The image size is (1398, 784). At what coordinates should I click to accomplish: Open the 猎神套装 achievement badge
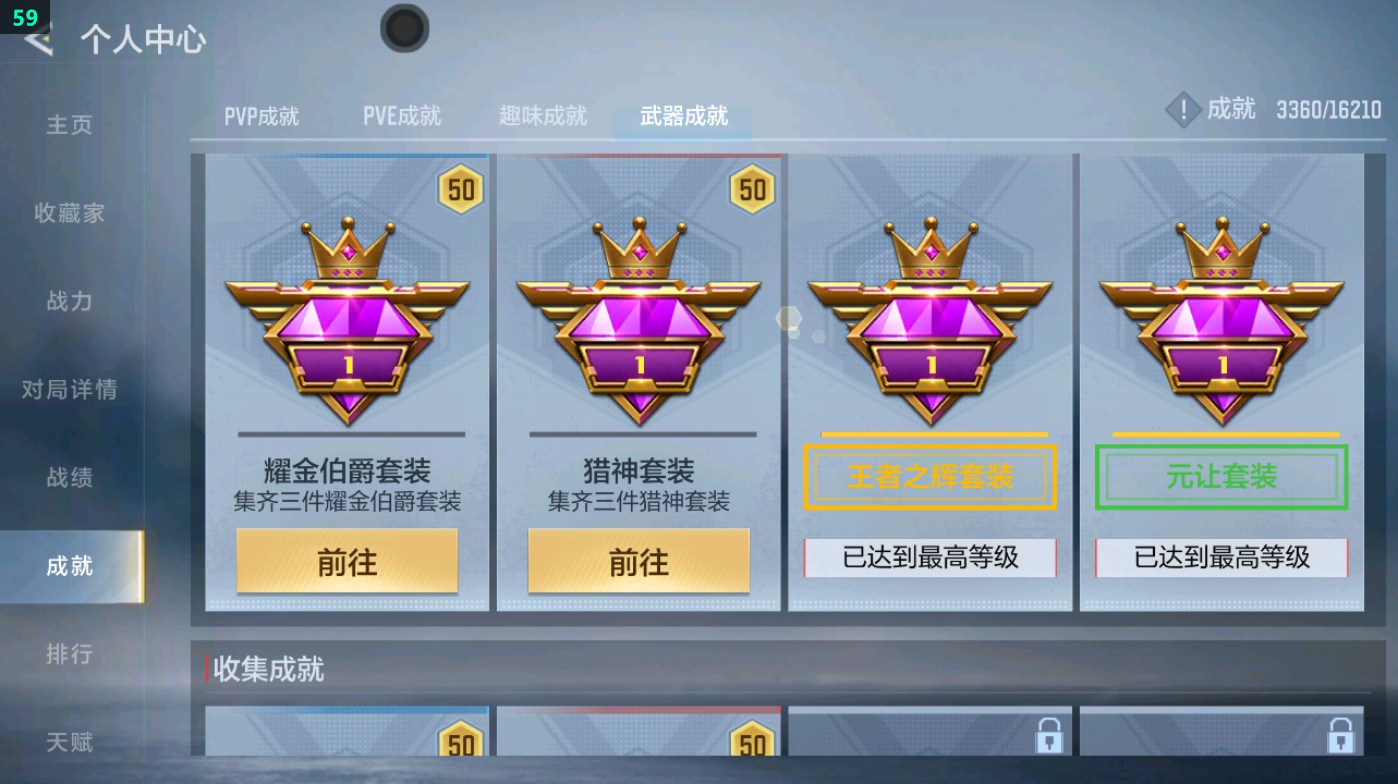(638, 320)
